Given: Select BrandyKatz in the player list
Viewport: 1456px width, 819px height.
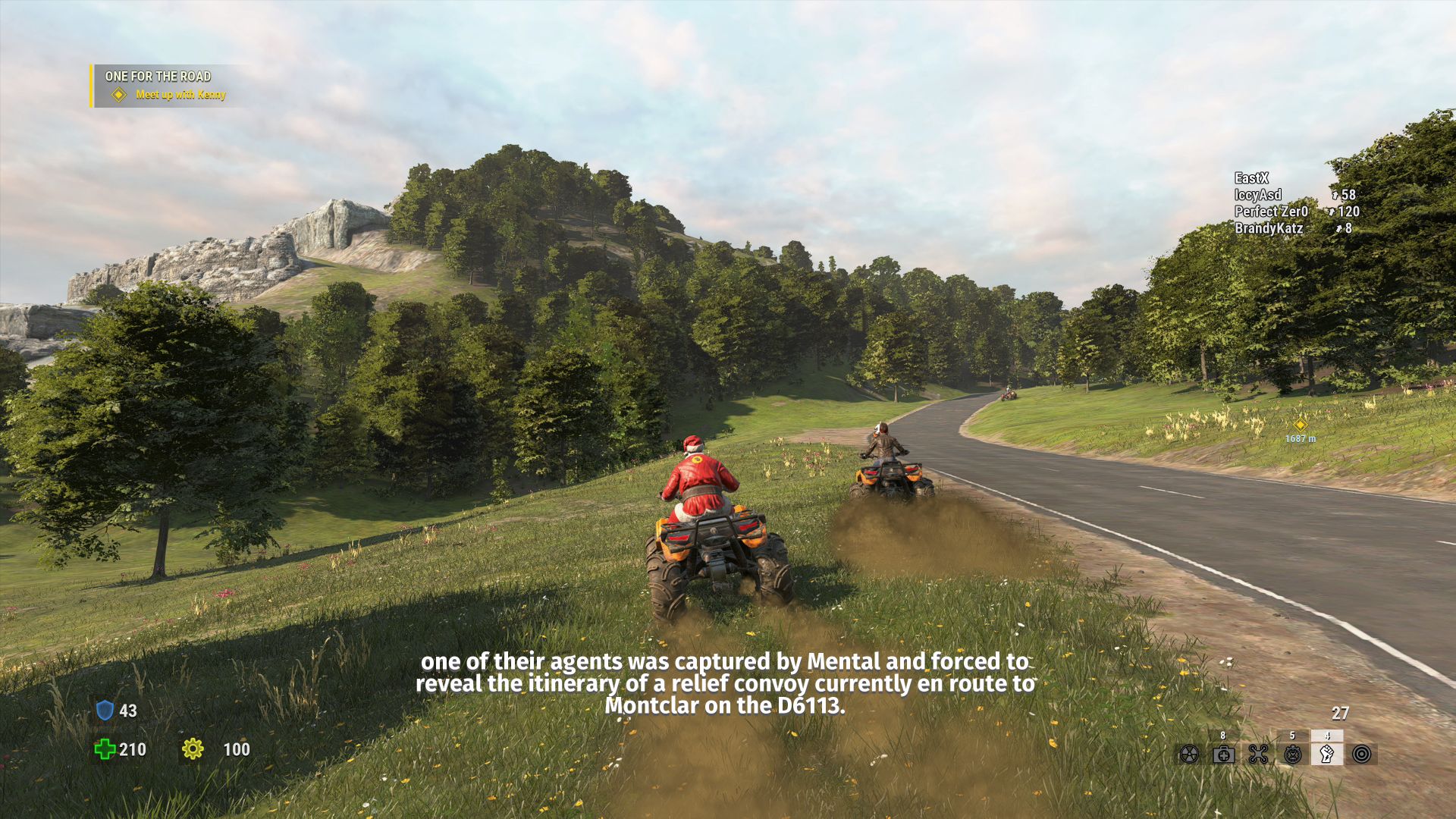Looking at the screenshot, I should tap(1269, 228).
